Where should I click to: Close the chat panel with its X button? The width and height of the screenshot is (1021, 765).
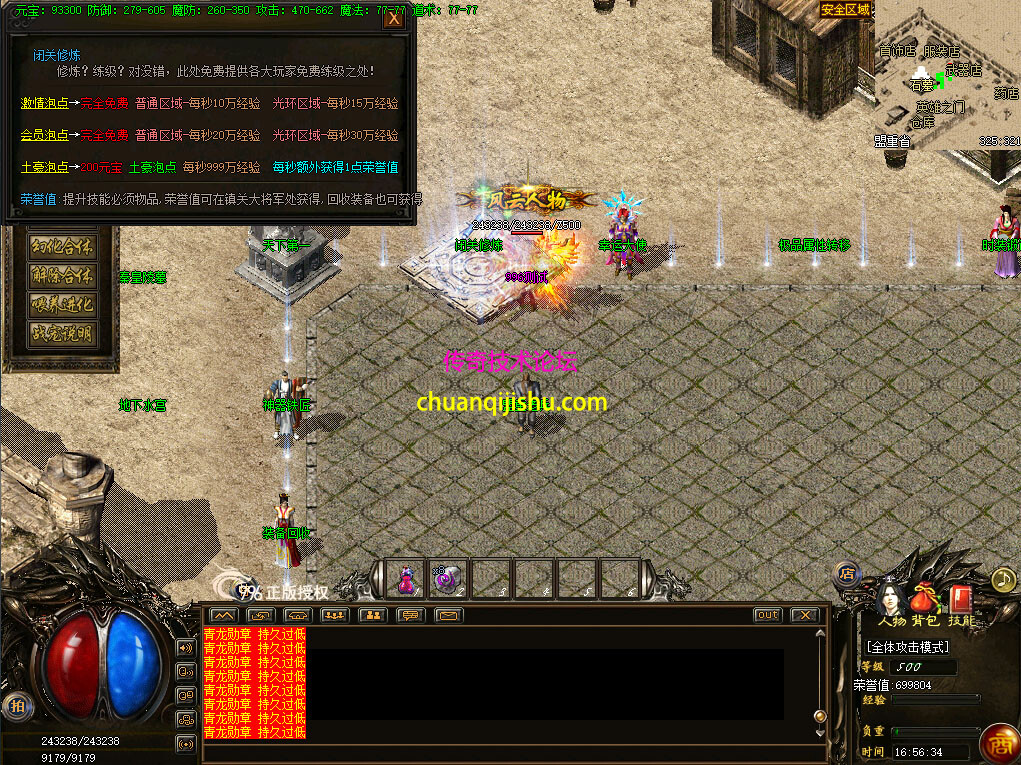[x=804, y=615]
